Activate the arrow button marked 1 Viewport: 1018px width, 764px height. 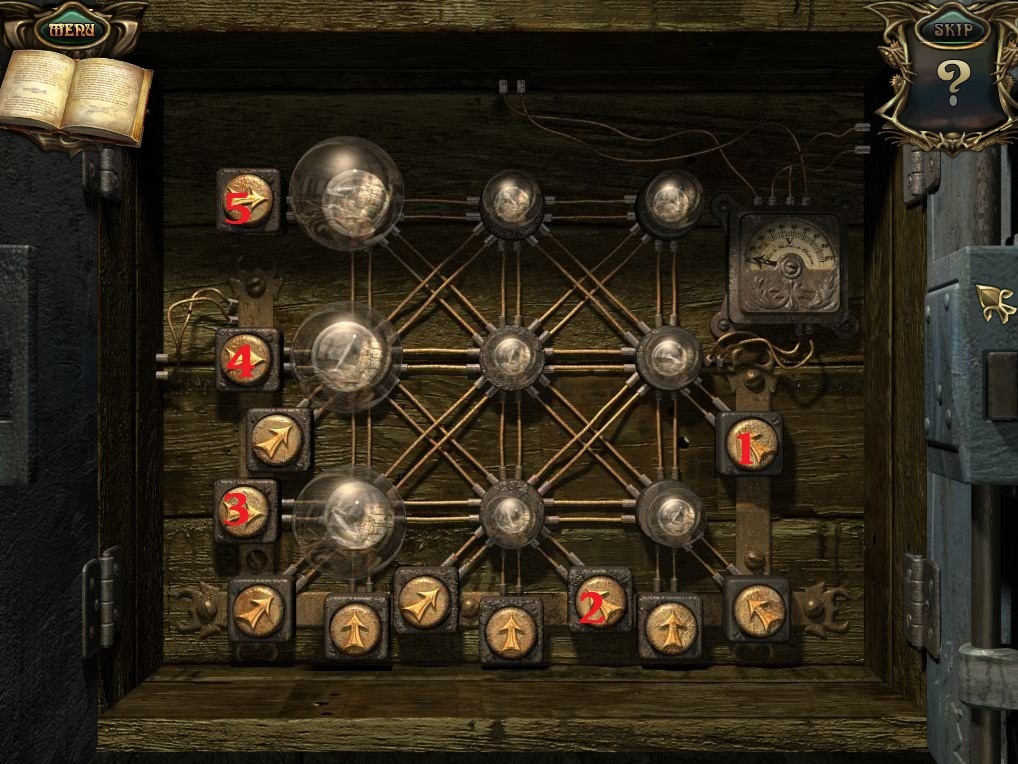[x=750, y=444]
